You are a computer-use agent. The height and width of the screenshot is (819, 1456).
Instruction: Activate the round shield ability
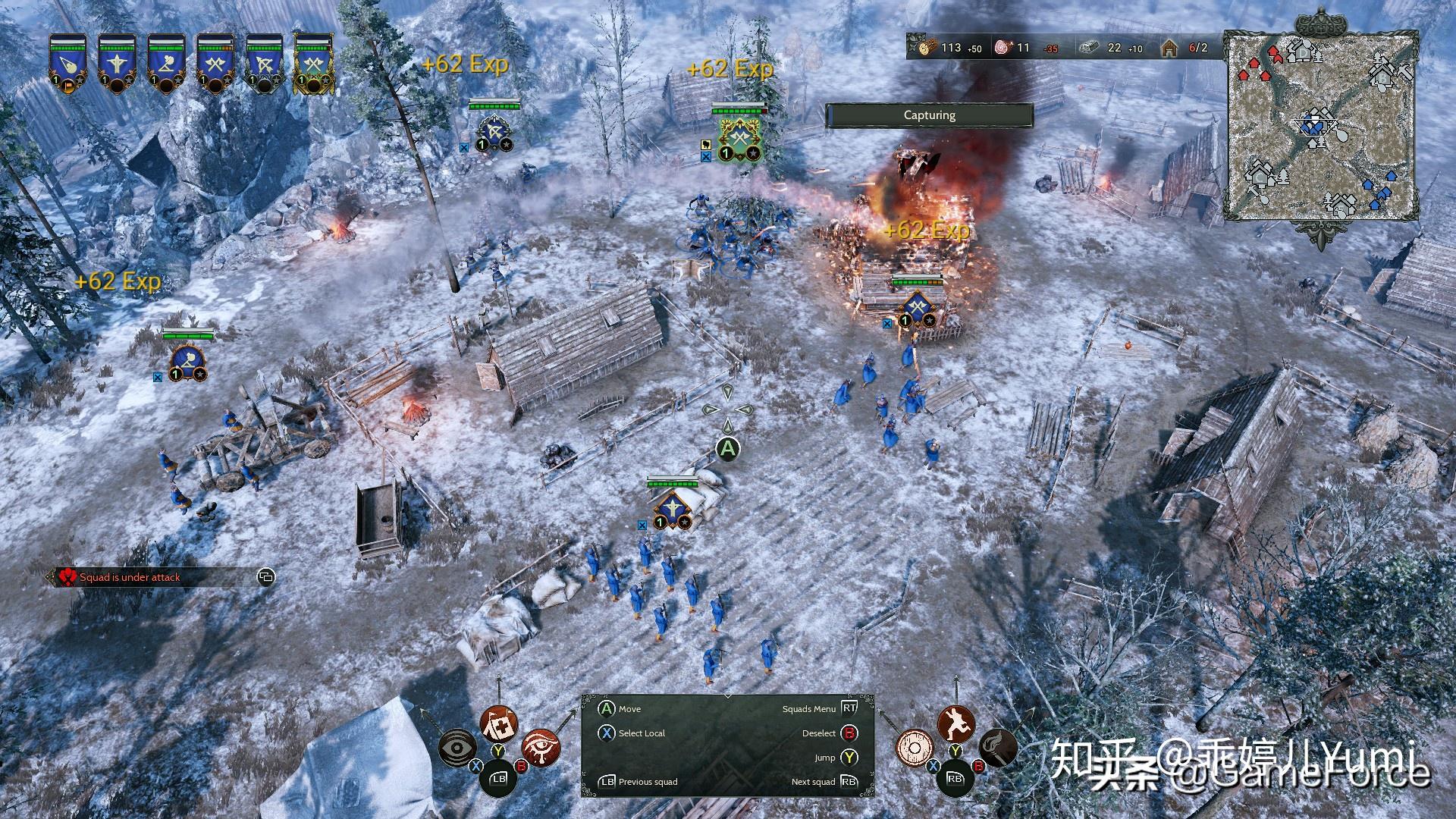(913, 748)
